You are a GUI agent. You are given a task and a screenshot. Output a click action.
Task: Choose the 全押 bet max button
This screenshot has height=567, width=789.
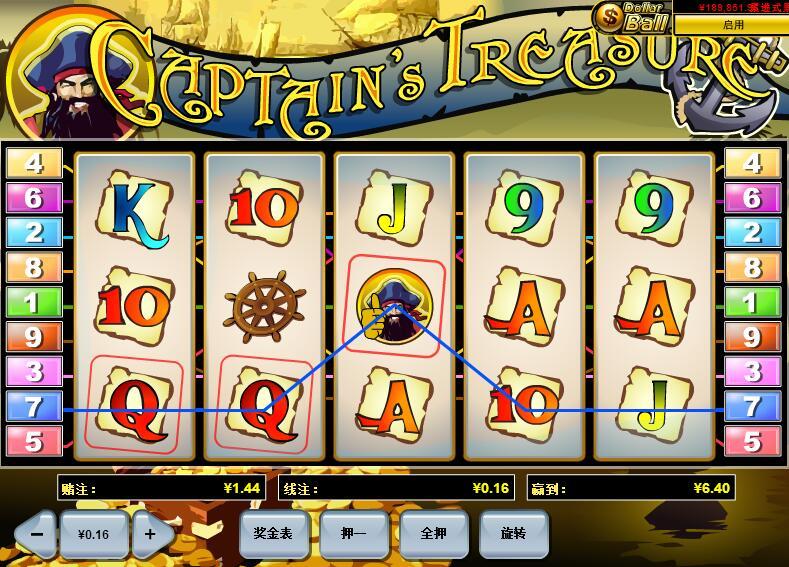433,534
